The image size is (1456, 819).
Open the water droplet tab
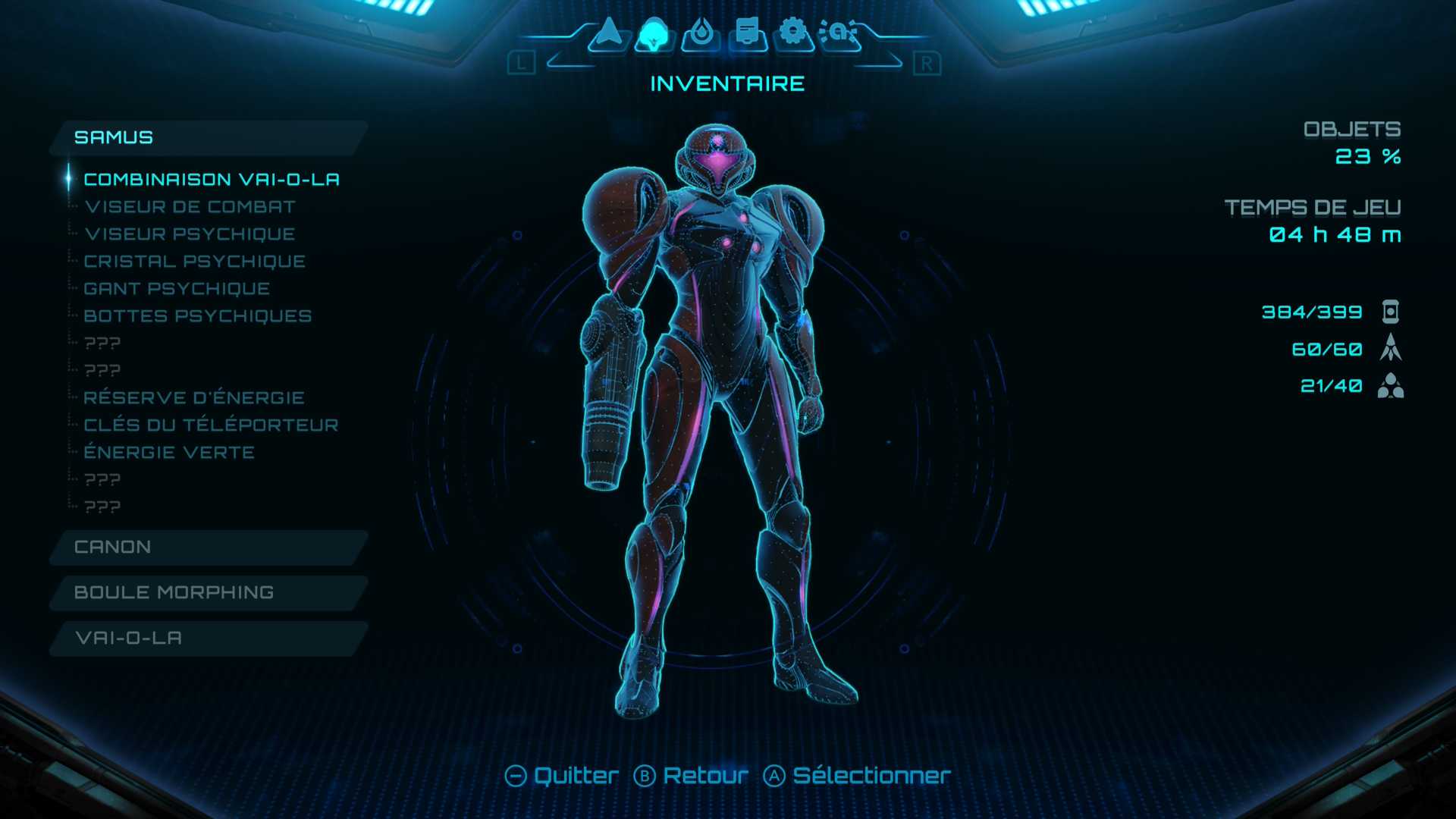click(x=700, y=34)
